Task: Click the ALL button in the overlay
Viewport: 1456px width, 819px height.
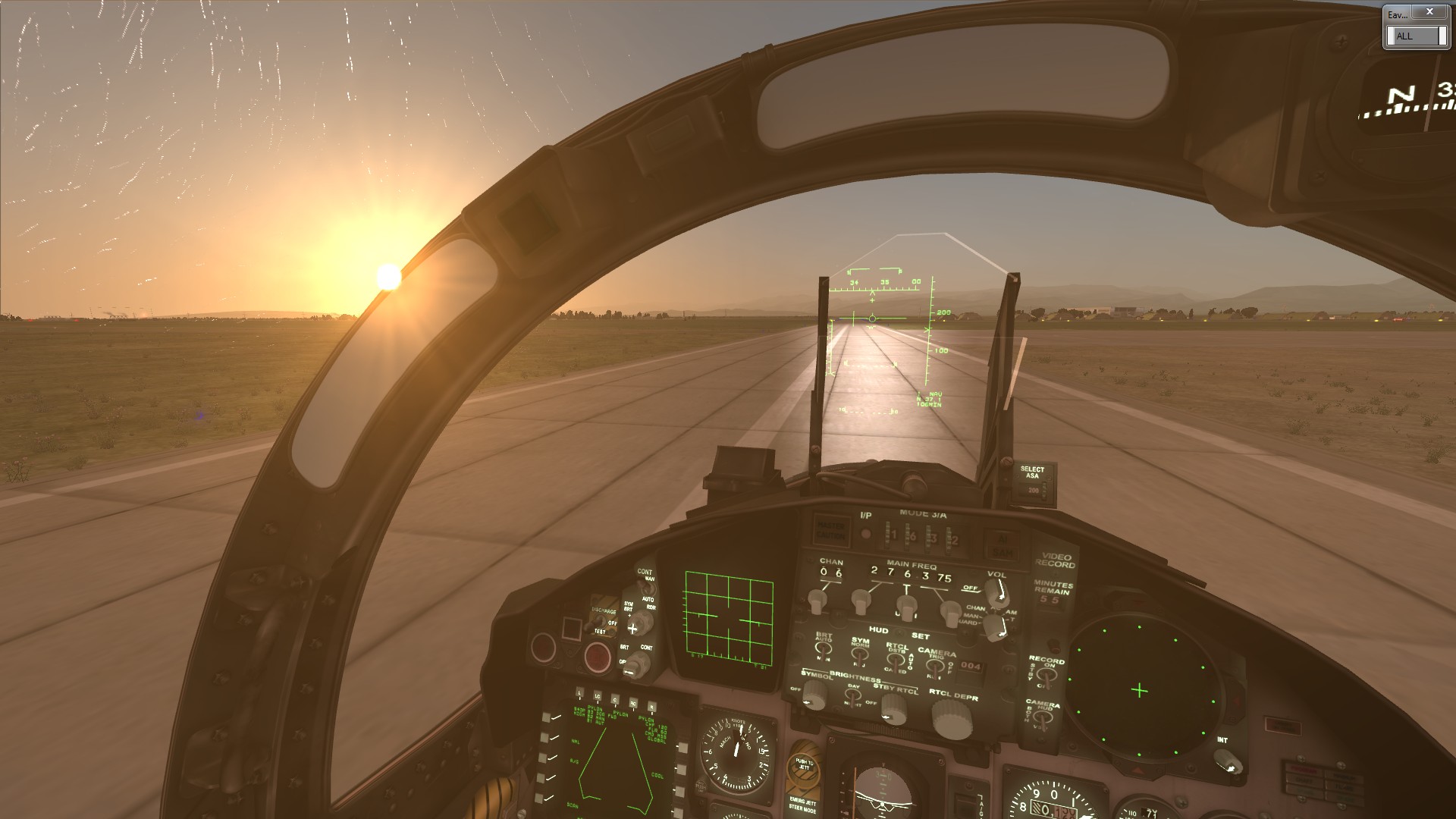Action: click(1415, 36)
